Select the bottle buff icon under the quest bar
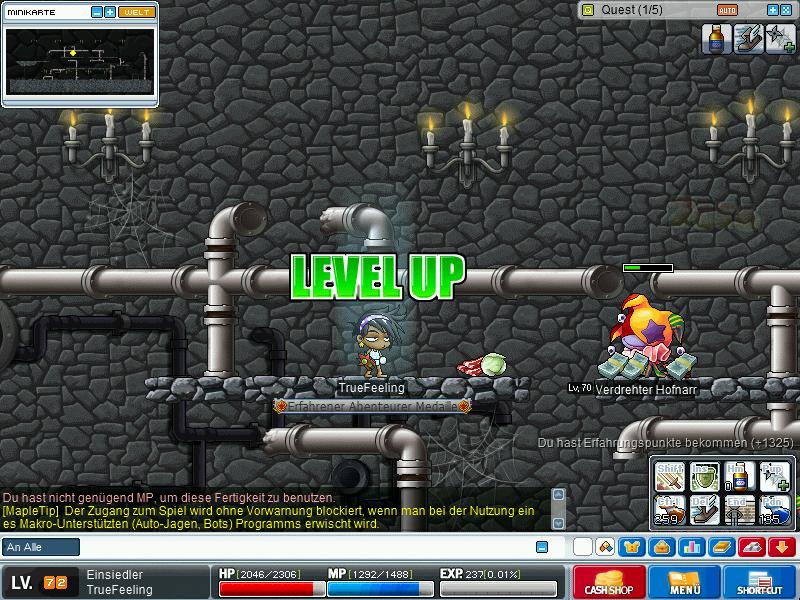 [x=715, y=39]
